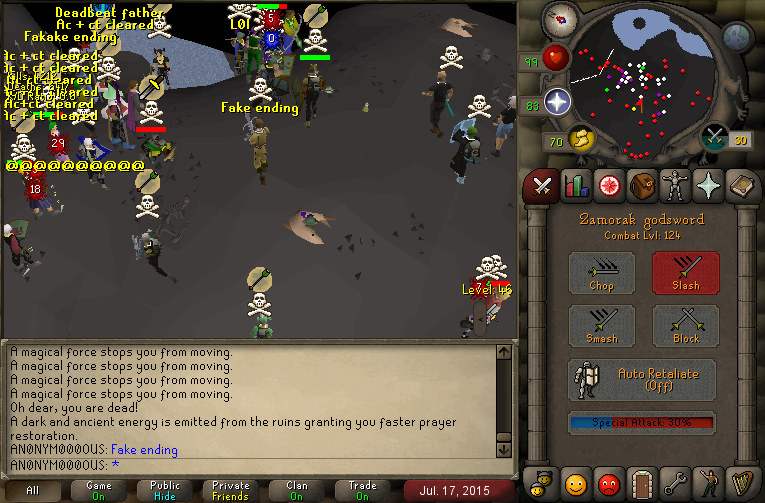Open the world map globe
The width and height of the screenshot is (765, 503).
pyautogui.click(x=737, y=37)
